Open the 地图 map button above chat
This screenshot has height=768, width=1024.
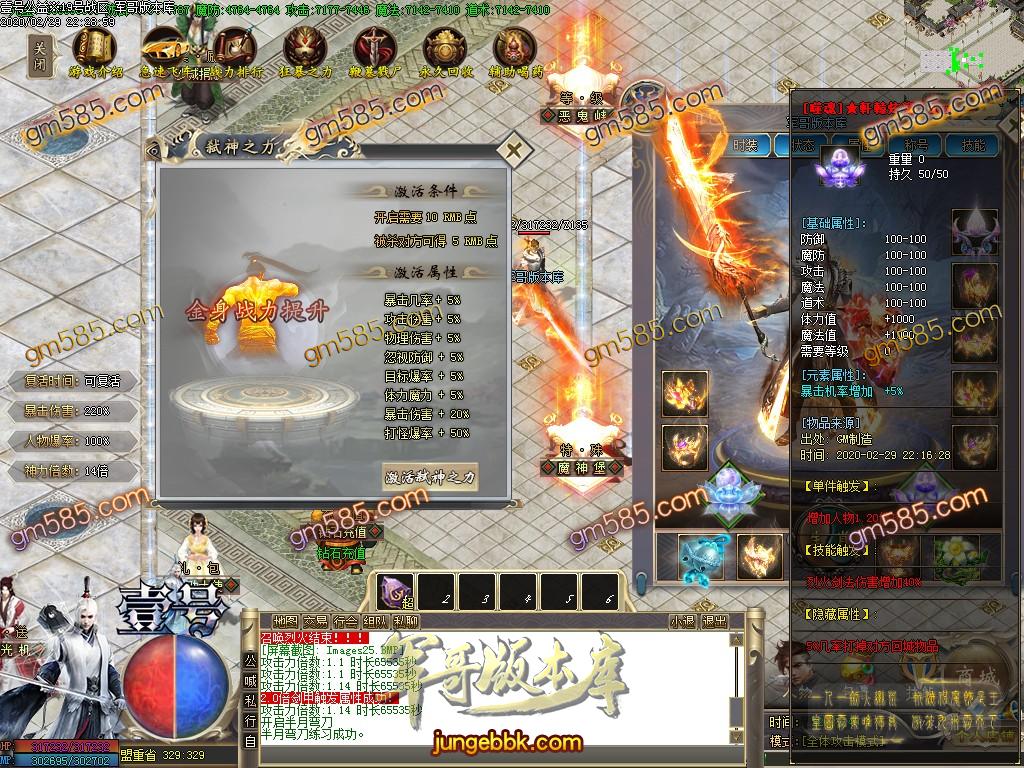click(285, 621)
